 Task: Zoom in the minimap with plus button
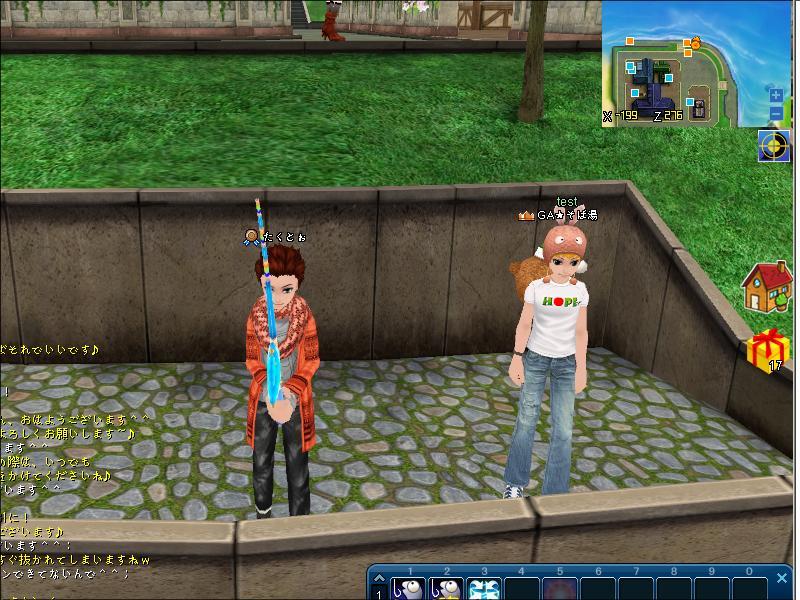tap(776, 96)
